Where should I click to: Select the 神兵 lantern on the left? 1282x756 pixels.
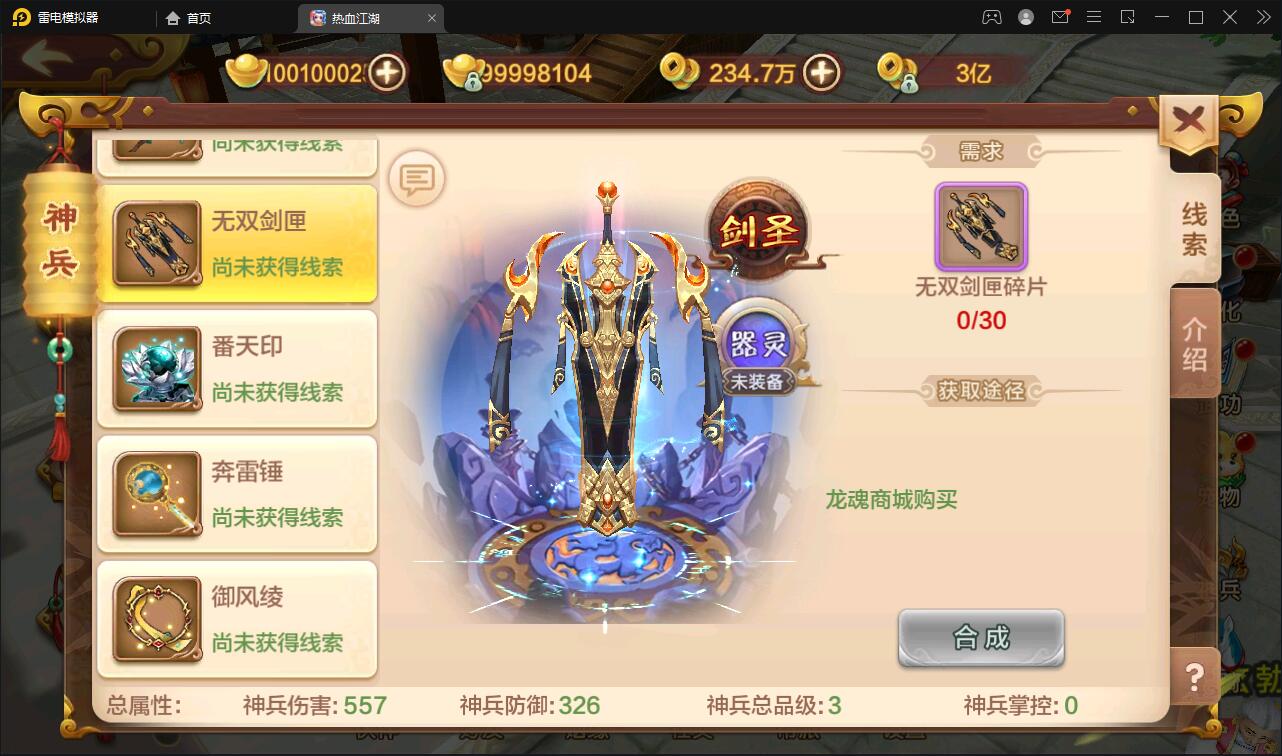[x=57, y=235]
